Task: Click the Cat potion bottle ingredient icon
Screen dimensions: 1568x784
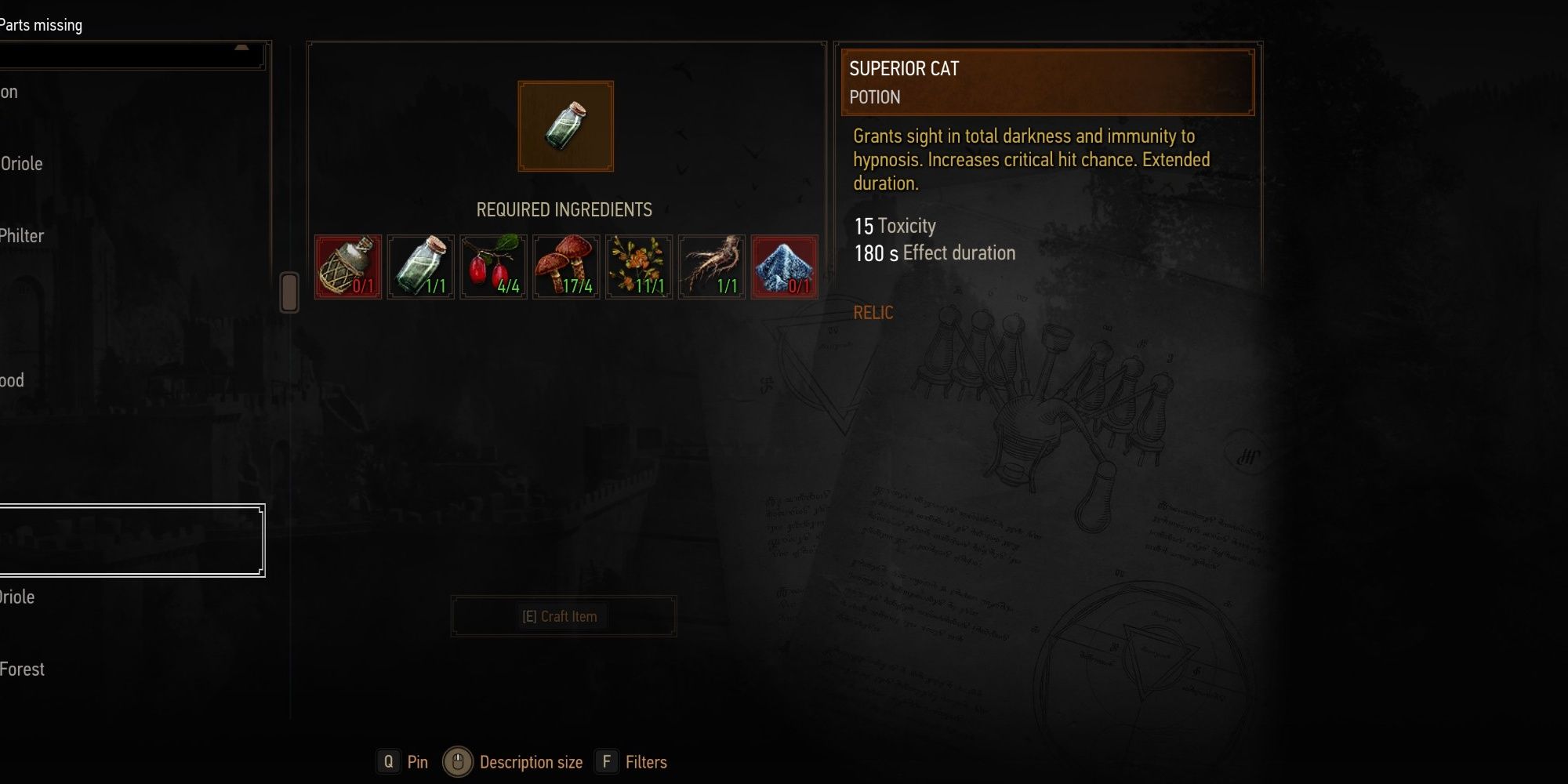Action: (x=420, y=267)
